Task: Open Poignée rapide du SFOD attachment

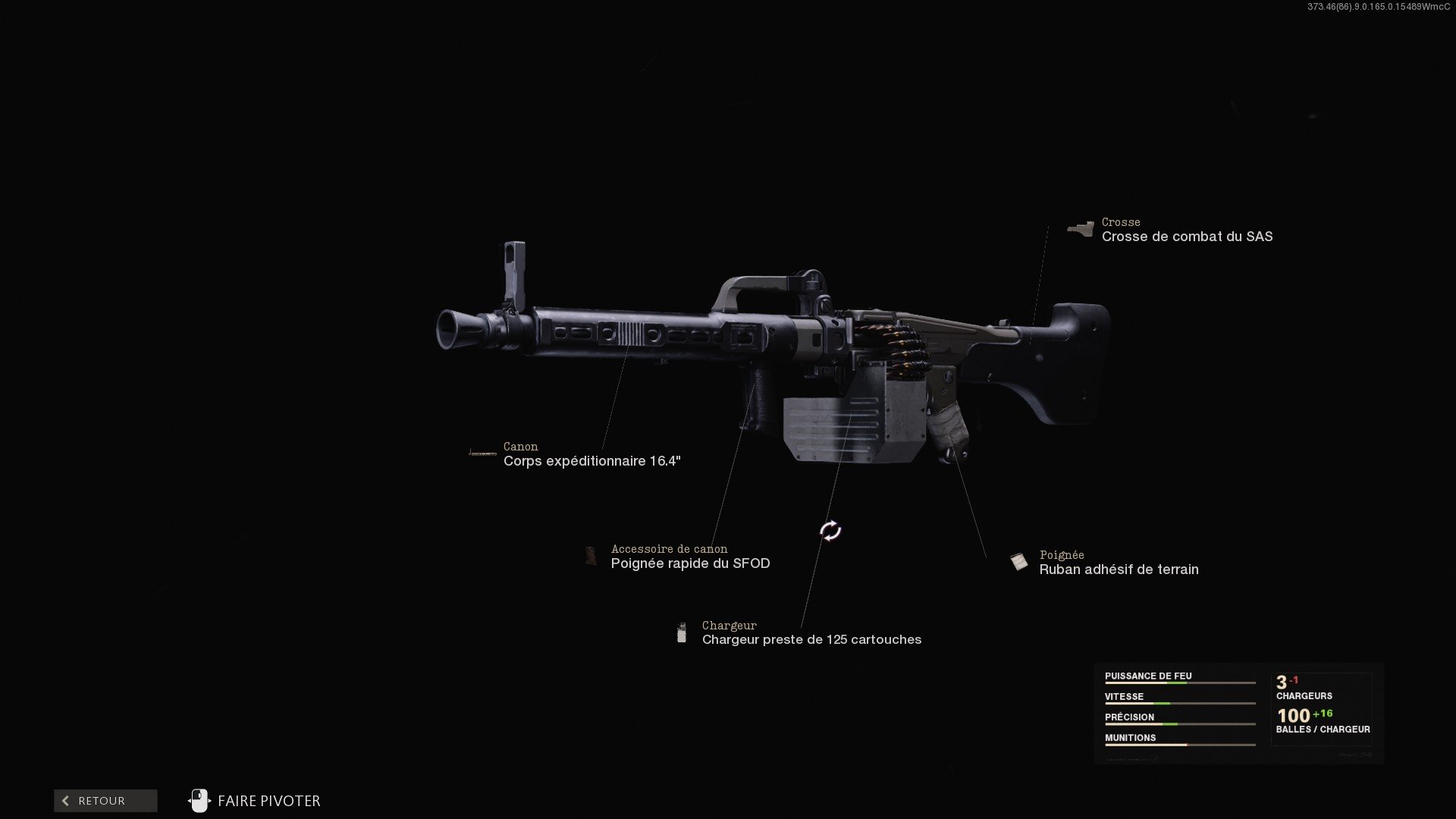Action: (690, 563)
